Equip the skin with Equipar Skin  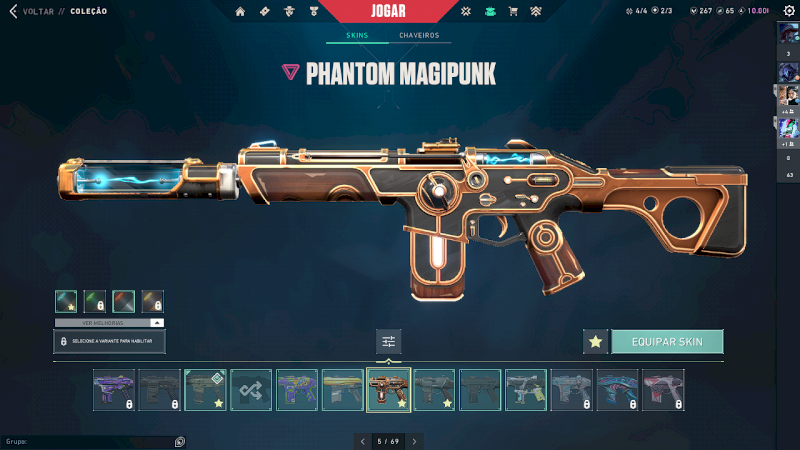click(667, 342)
